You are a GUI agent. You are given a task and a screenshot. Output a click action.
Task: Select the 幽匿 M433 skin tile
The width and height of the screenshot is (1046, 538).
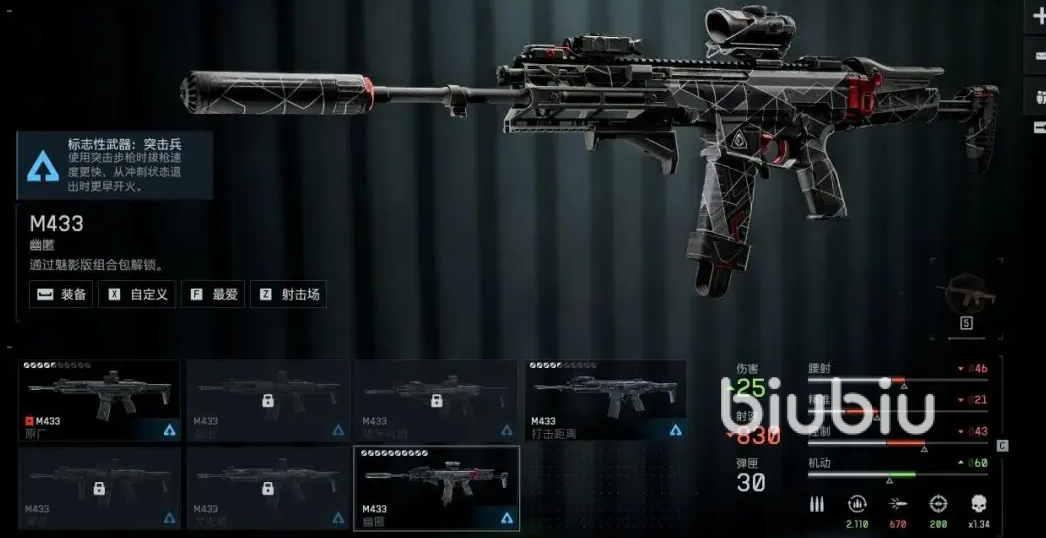pyautogui.click(x=437, y=487)
